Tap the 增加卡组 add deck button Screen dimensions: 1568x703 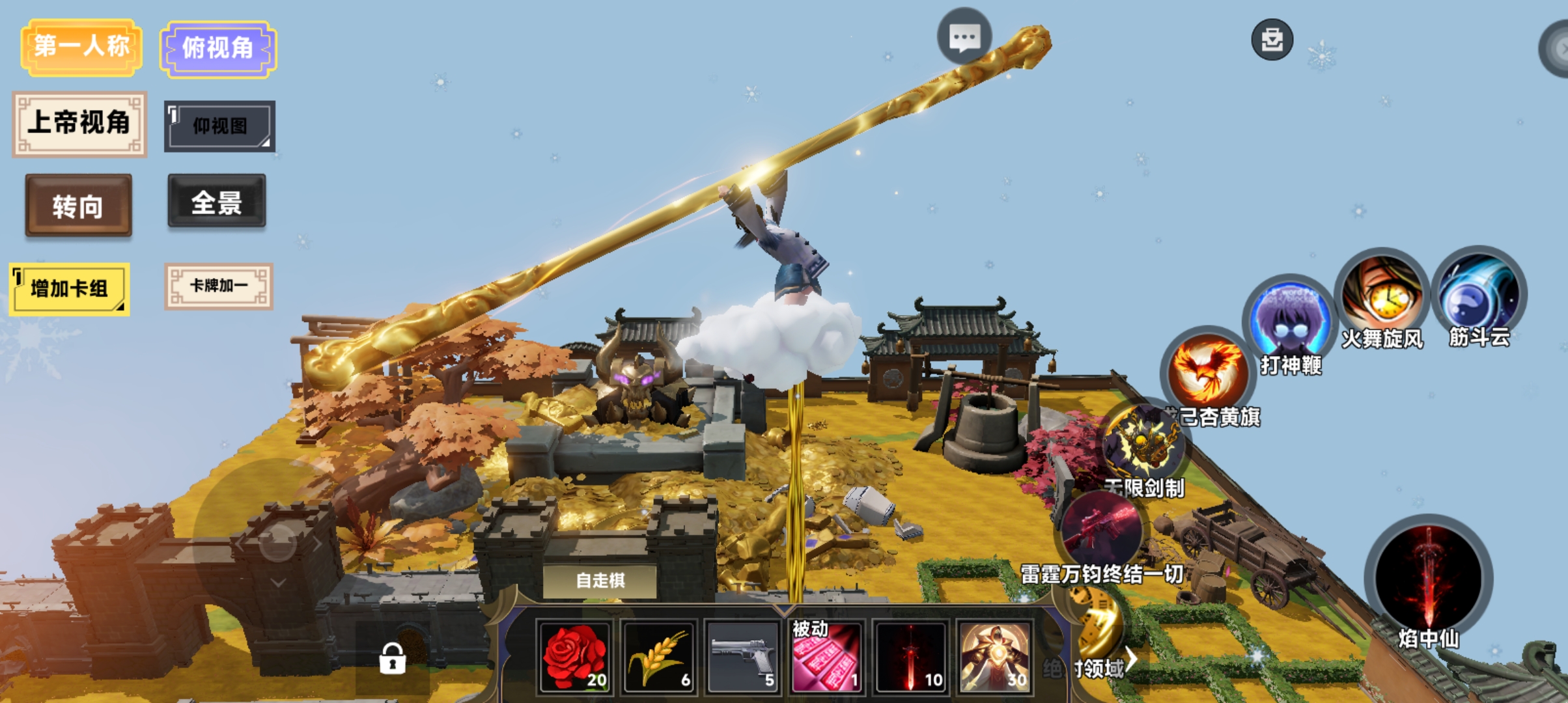[69, 288]
